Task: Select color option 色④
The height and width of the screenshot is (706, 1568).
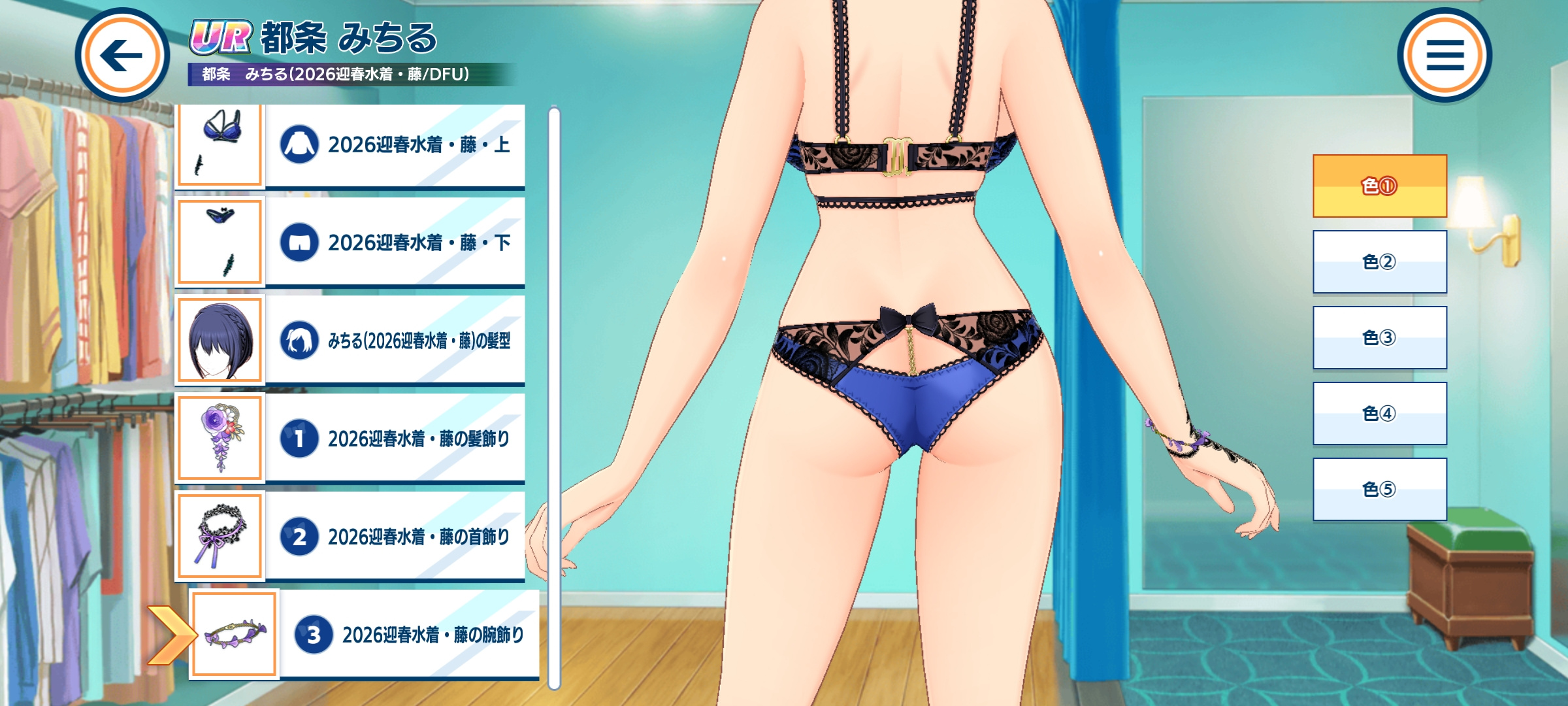Action: pos(1380,413)
